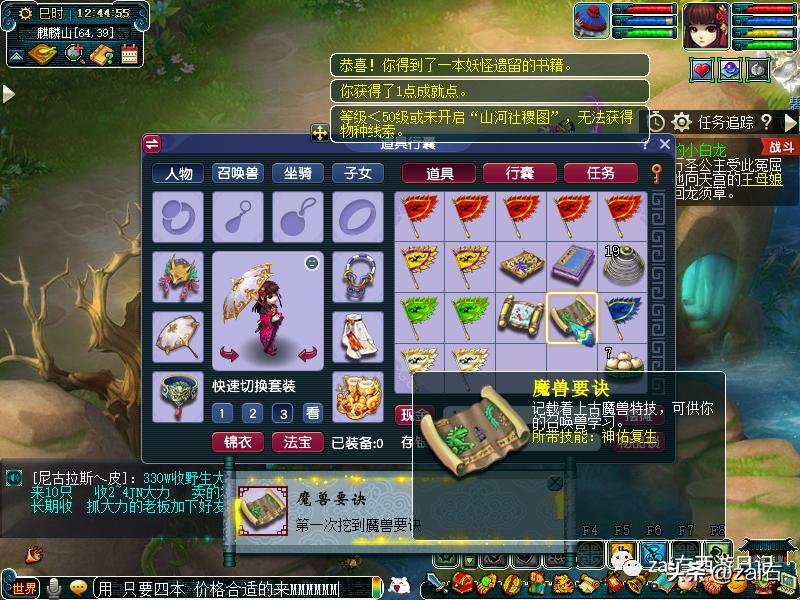Show the 子女 children tab
This screenshot has width=800, height=600.
[x=358, y=173]
